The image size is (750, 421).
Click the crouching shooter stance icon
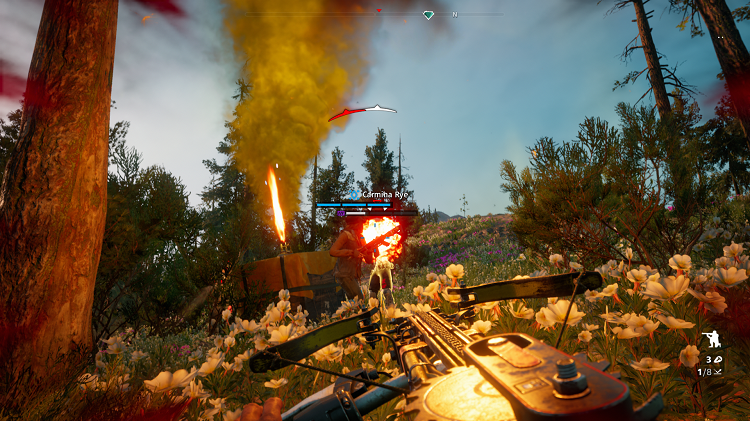(714, 340)
